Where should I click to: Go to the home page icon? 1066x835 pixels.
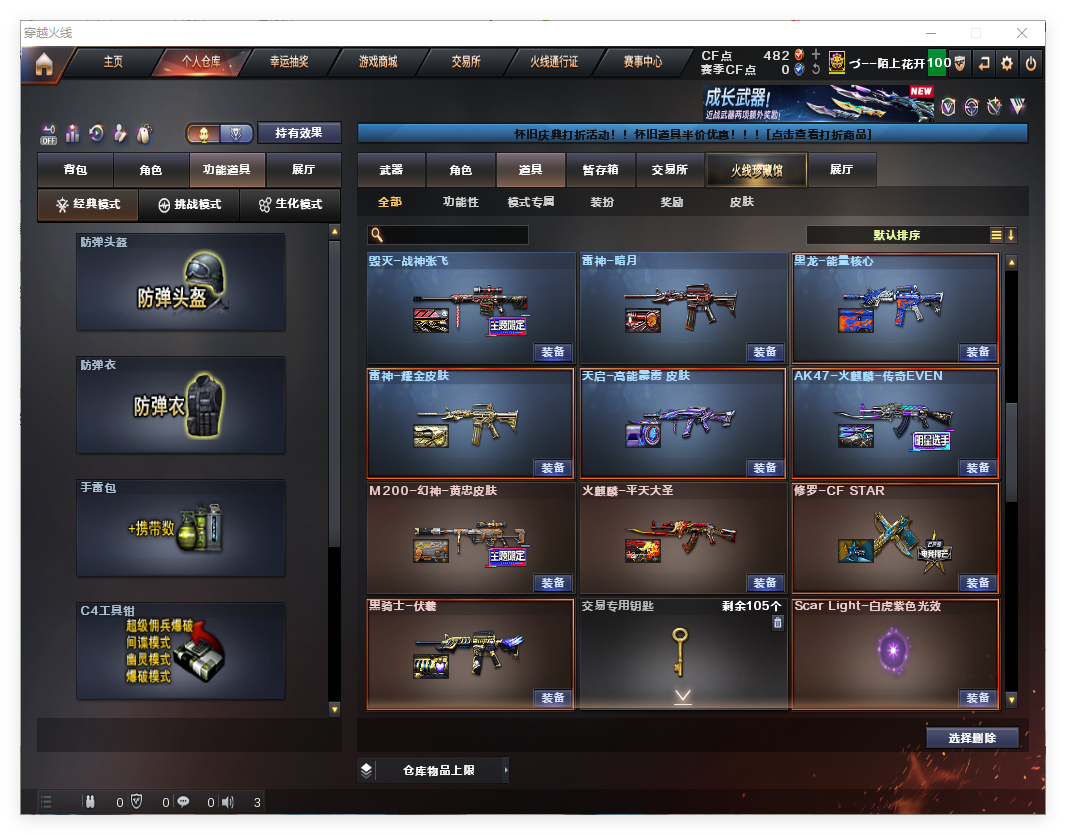click(44, 64)
